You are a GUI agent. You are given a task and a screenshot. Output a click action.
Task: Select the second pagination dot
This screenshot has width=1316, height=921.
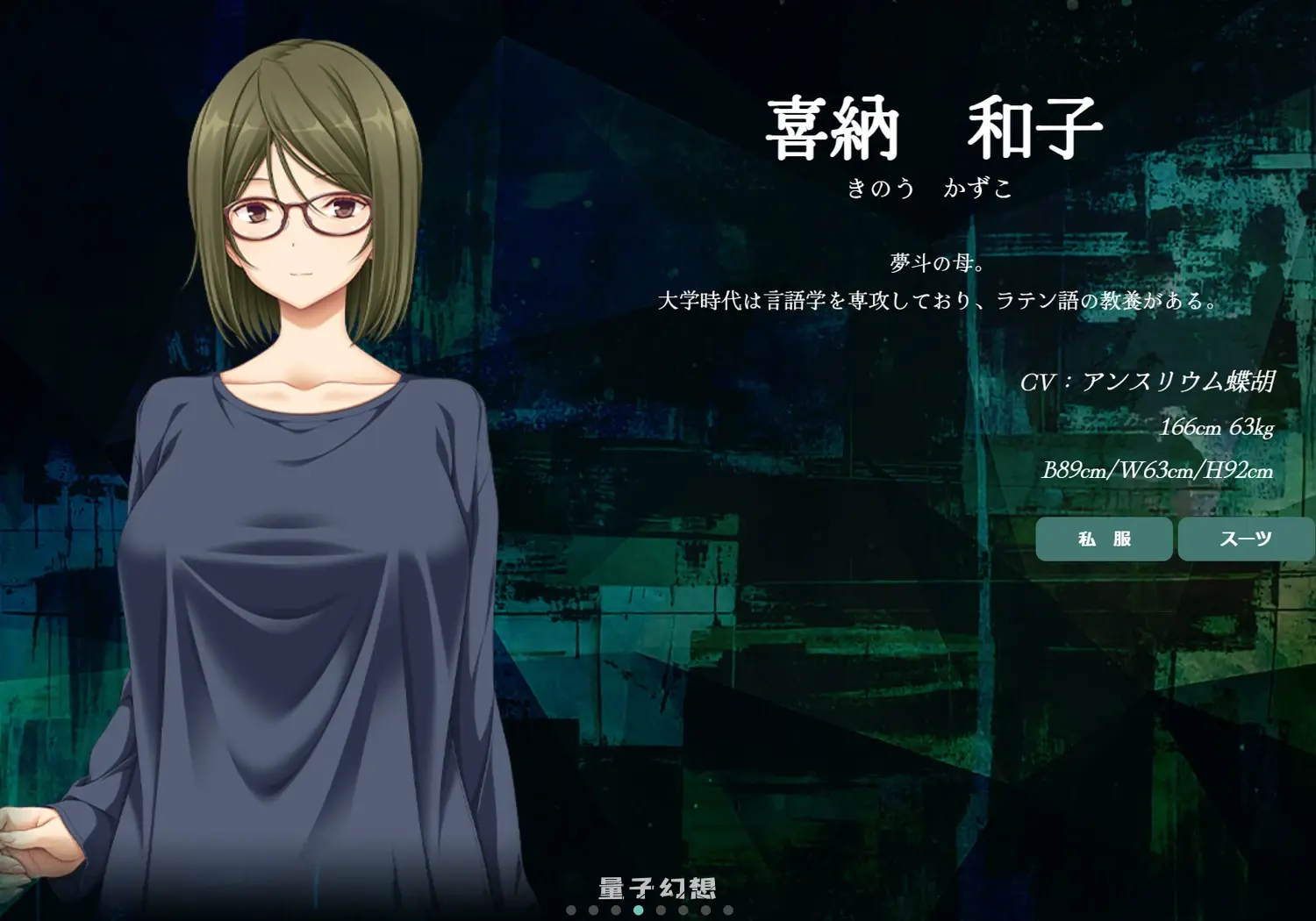pyautogui.click(x=593, y=910)
